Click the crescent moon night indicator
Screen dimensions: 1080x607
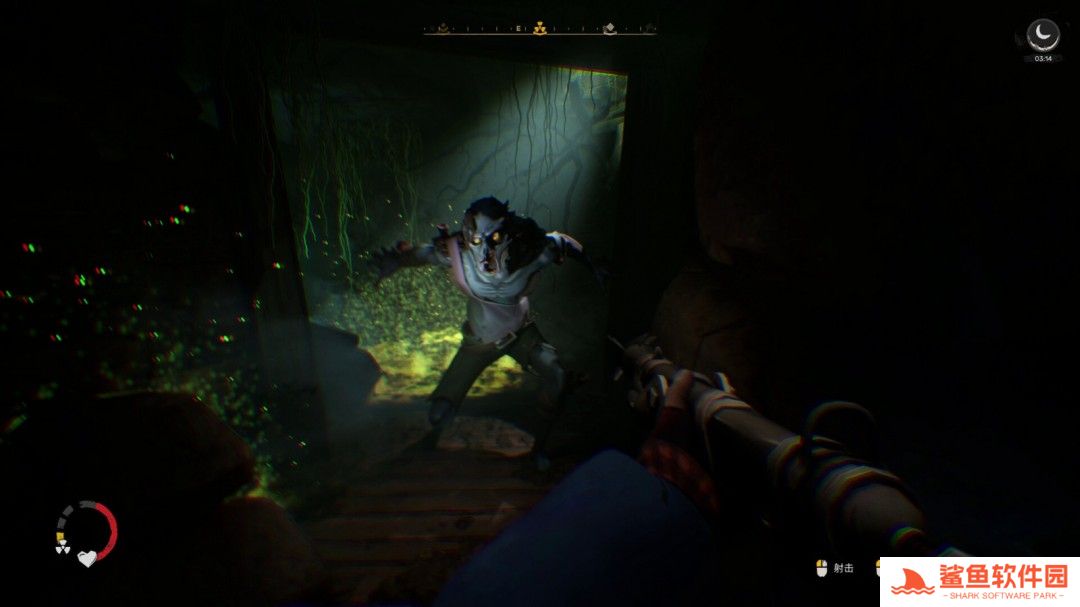[1043, 34]
